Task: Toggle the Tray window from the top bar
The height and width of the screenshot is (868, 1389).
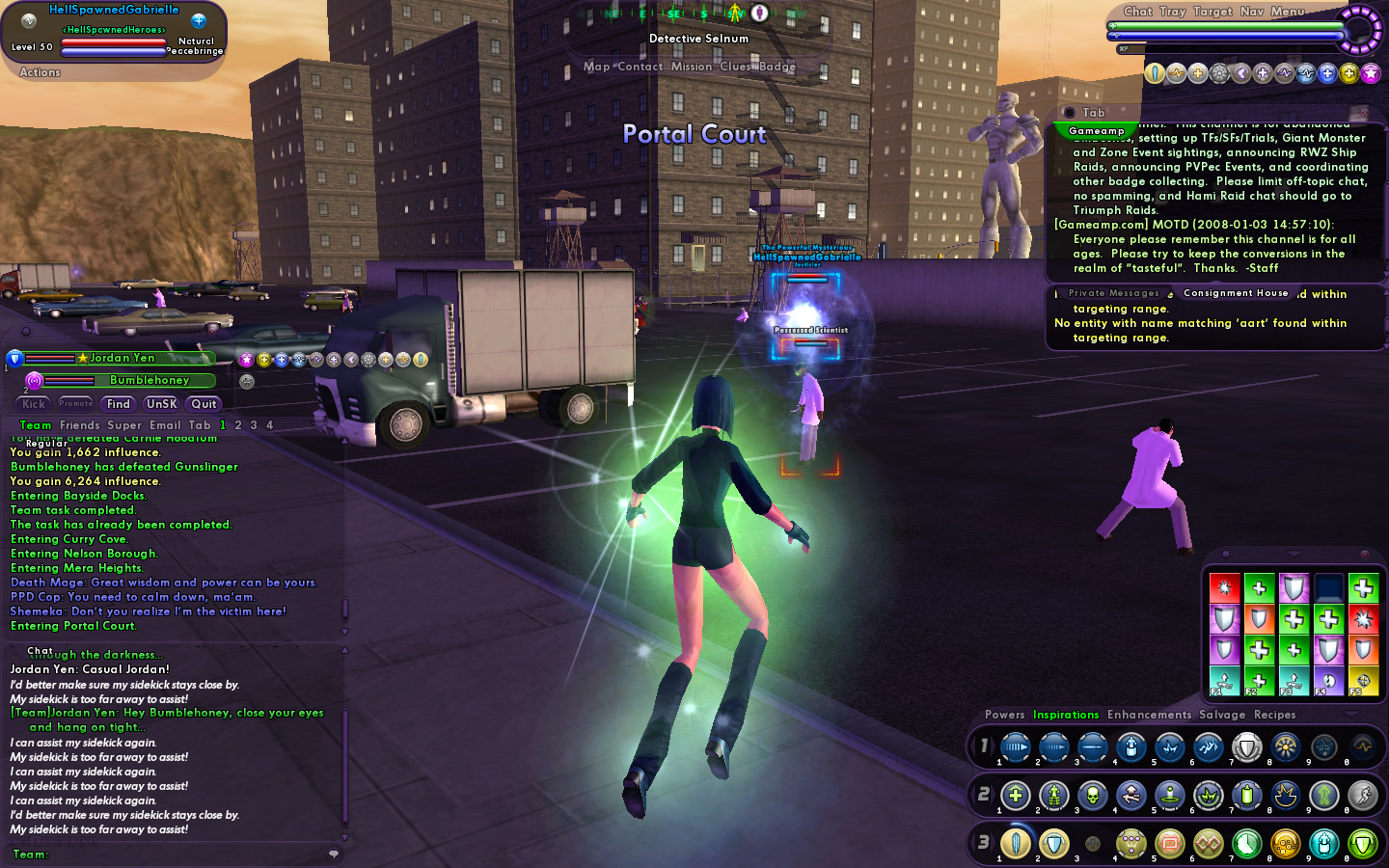Action: coord(1172,12)
